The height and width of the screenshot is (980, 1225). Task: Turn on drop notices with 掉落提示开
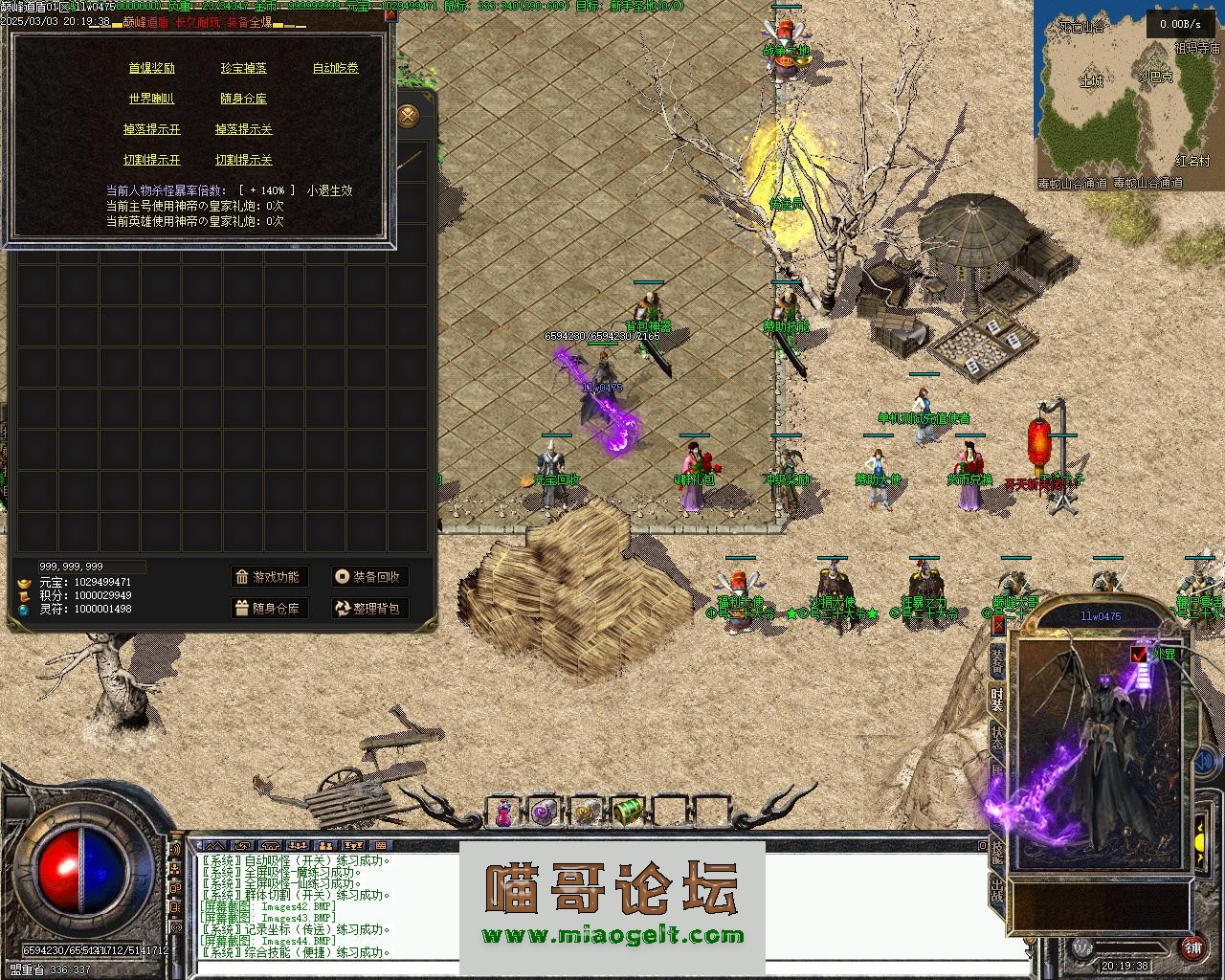pyautogui.click(x=151, y=129)
